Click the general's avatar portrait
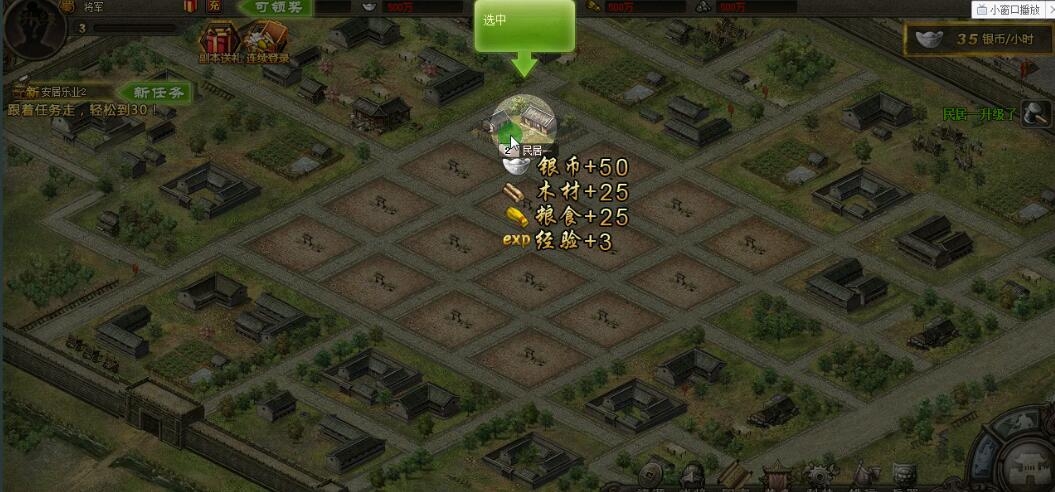 tap(28, 28)
